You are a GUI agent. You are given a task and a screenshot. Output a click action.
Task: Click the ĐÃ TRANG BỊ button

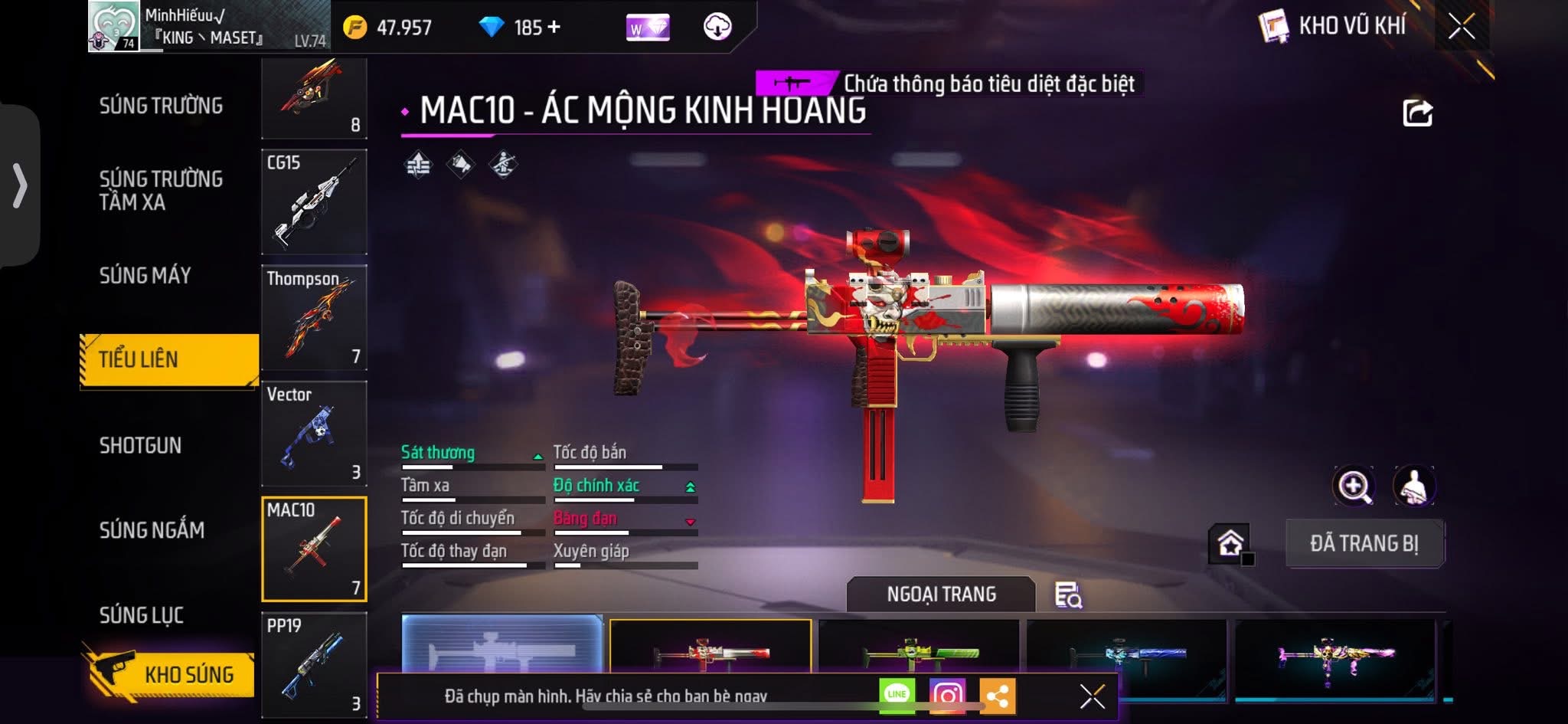[x=1364, y=543]
